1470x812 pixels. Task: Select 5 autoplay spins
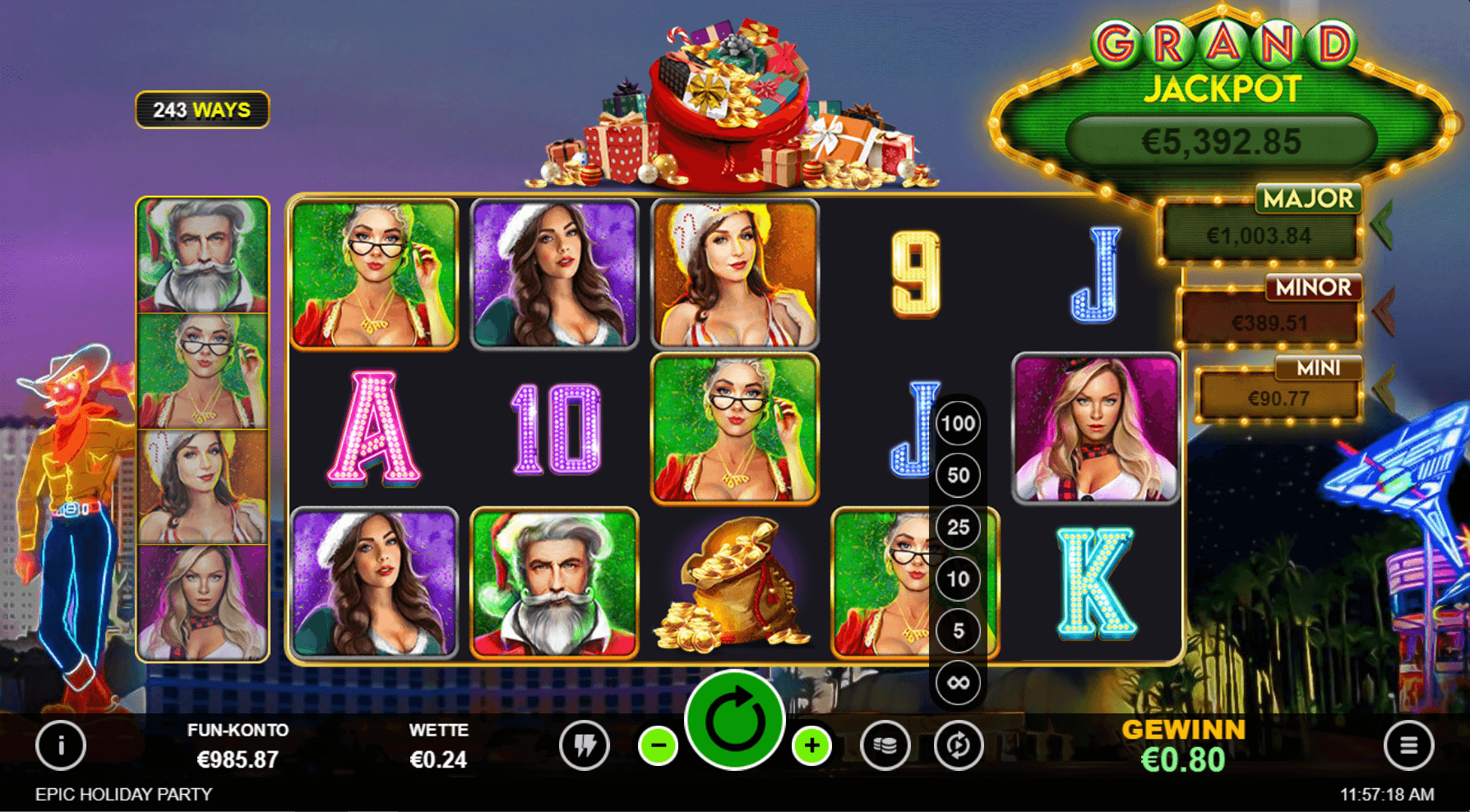(x=958, y=630)
